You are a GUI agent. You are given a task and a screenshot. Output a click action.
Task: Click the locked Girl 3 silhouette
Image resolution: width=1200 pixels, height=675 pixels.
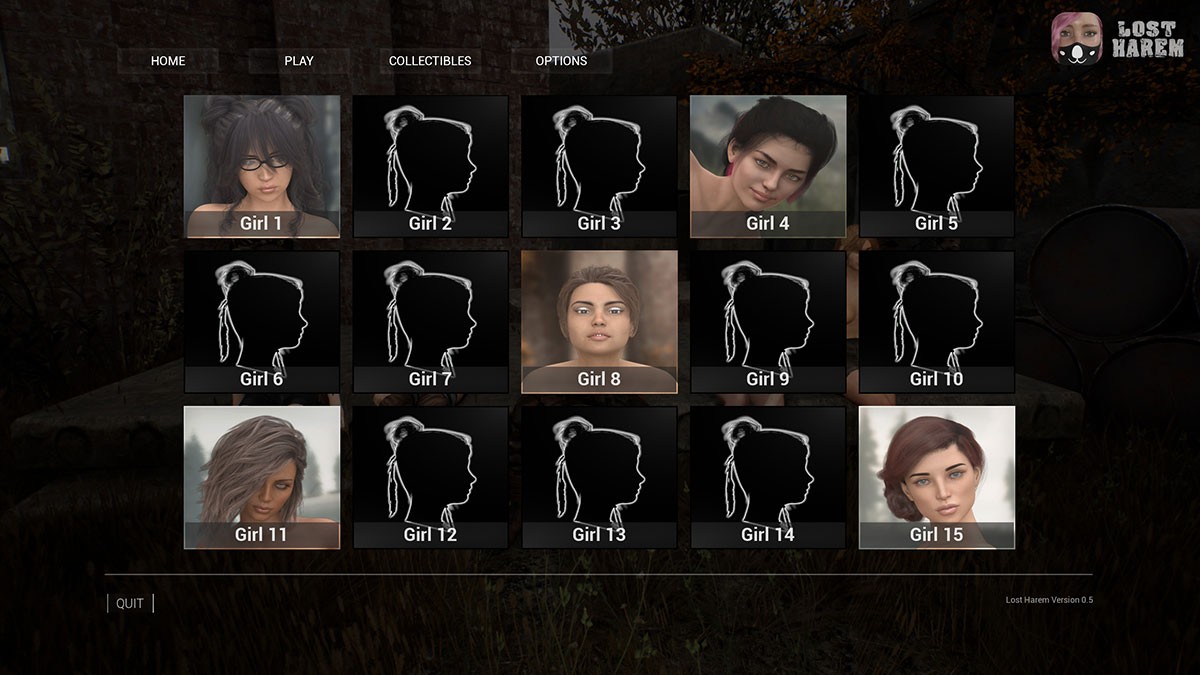click(600, 166)
